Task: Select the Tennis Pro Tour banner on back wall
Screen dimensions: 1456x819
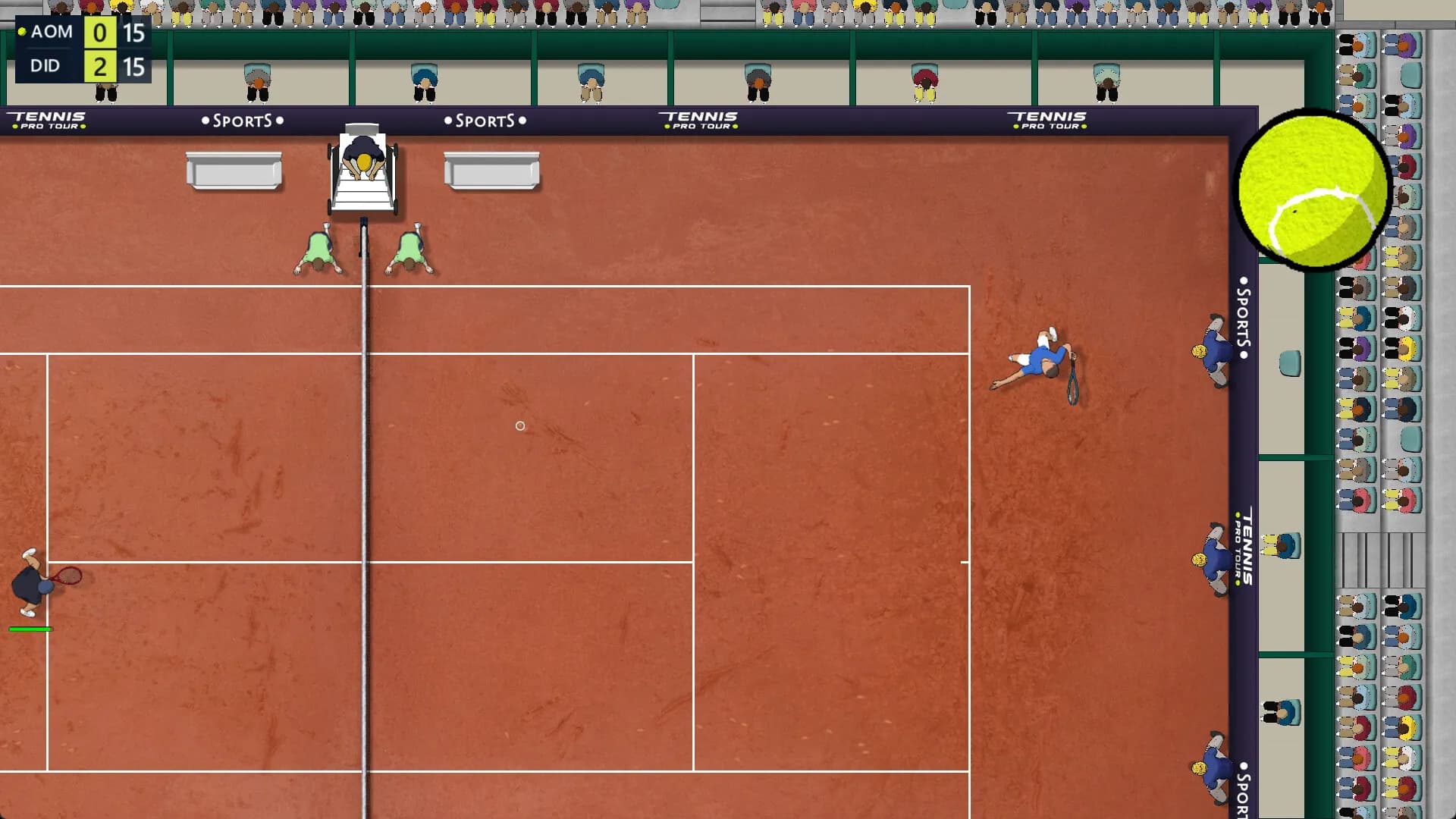Action: [x=699, y=119]
